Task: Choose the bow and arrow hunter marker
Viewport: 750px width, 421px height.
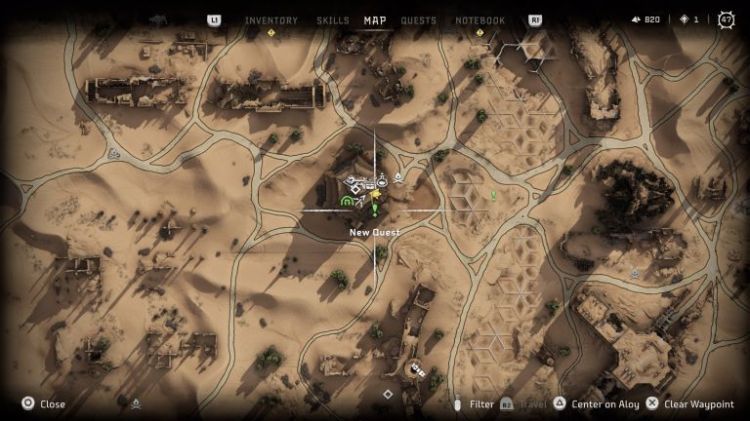Action: coord(360,199)
